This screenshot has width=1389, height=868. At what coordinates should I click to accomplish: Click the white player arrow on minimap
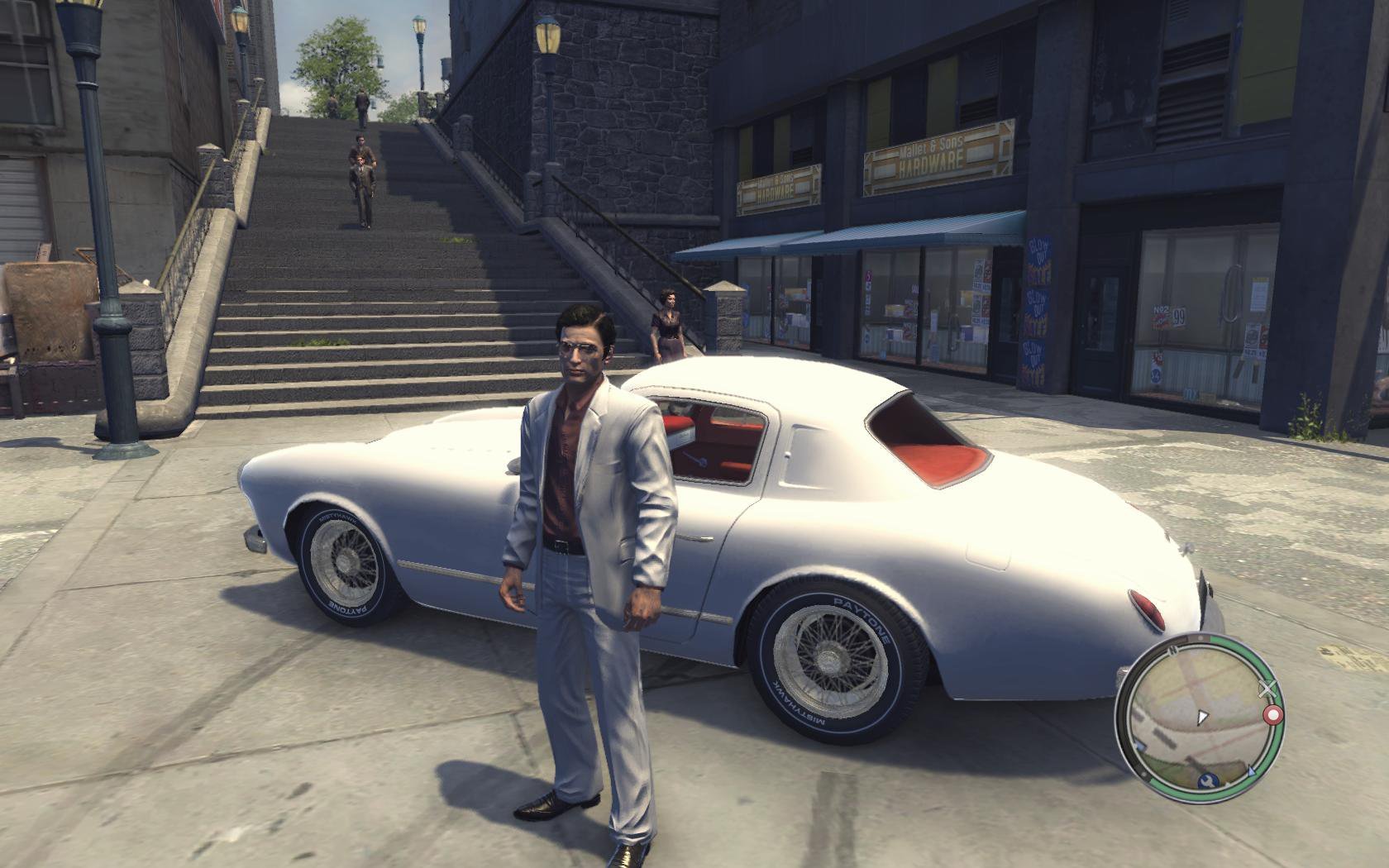pyautogui.click(x=1203, y=716)
